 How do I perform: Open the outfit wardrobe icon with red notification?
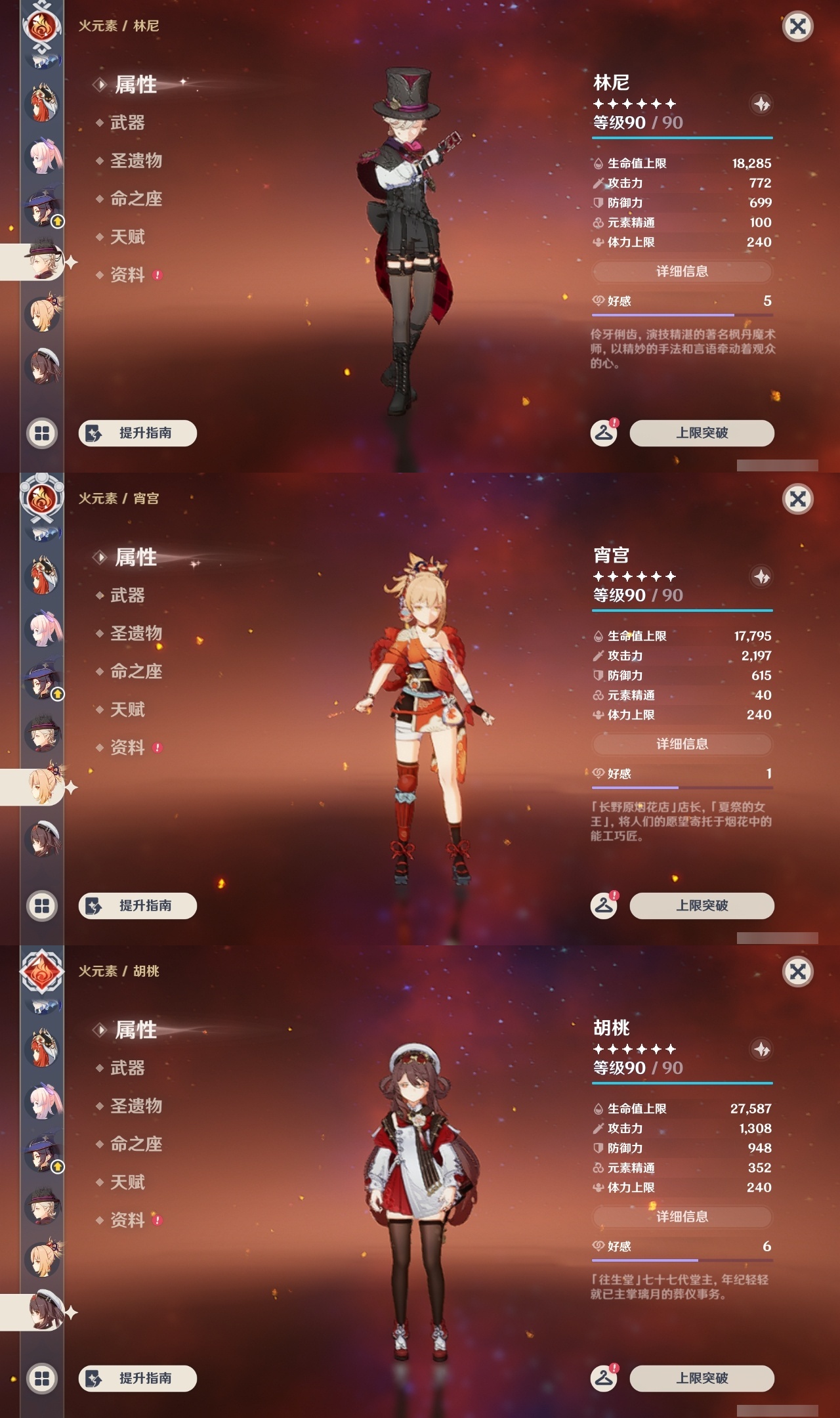coord(603,432)
